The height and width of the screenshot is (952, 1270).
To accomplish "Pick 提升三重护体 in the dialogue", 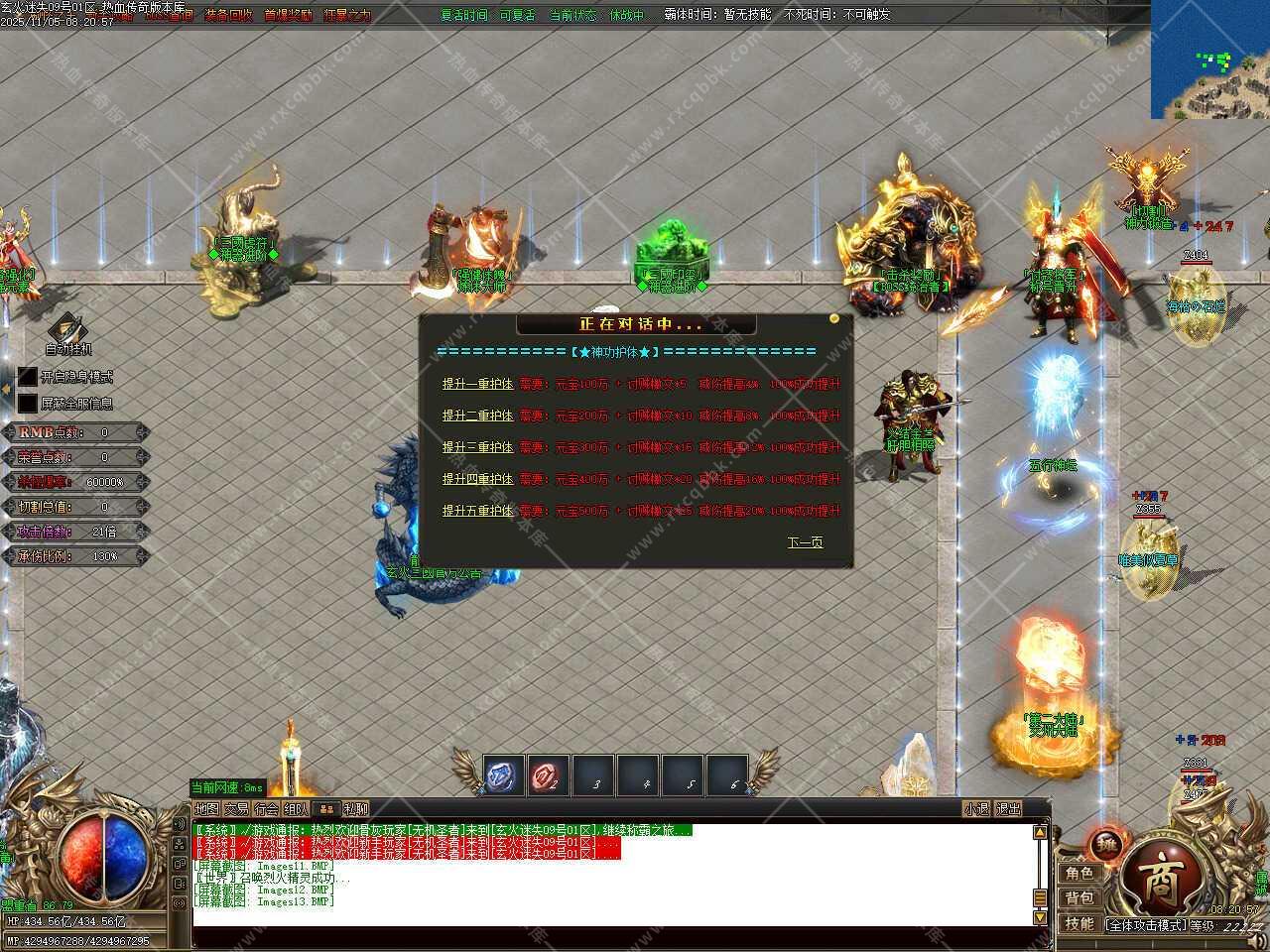I will [x=477, y=447].
